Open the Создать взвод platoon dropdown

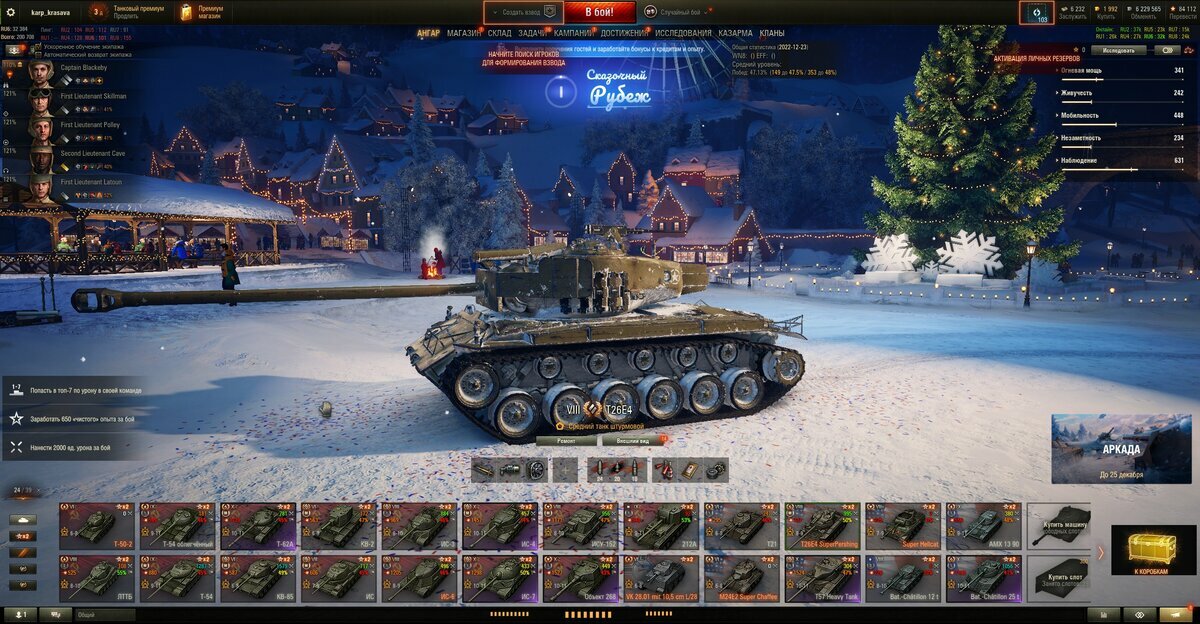[x=521, y=12]
